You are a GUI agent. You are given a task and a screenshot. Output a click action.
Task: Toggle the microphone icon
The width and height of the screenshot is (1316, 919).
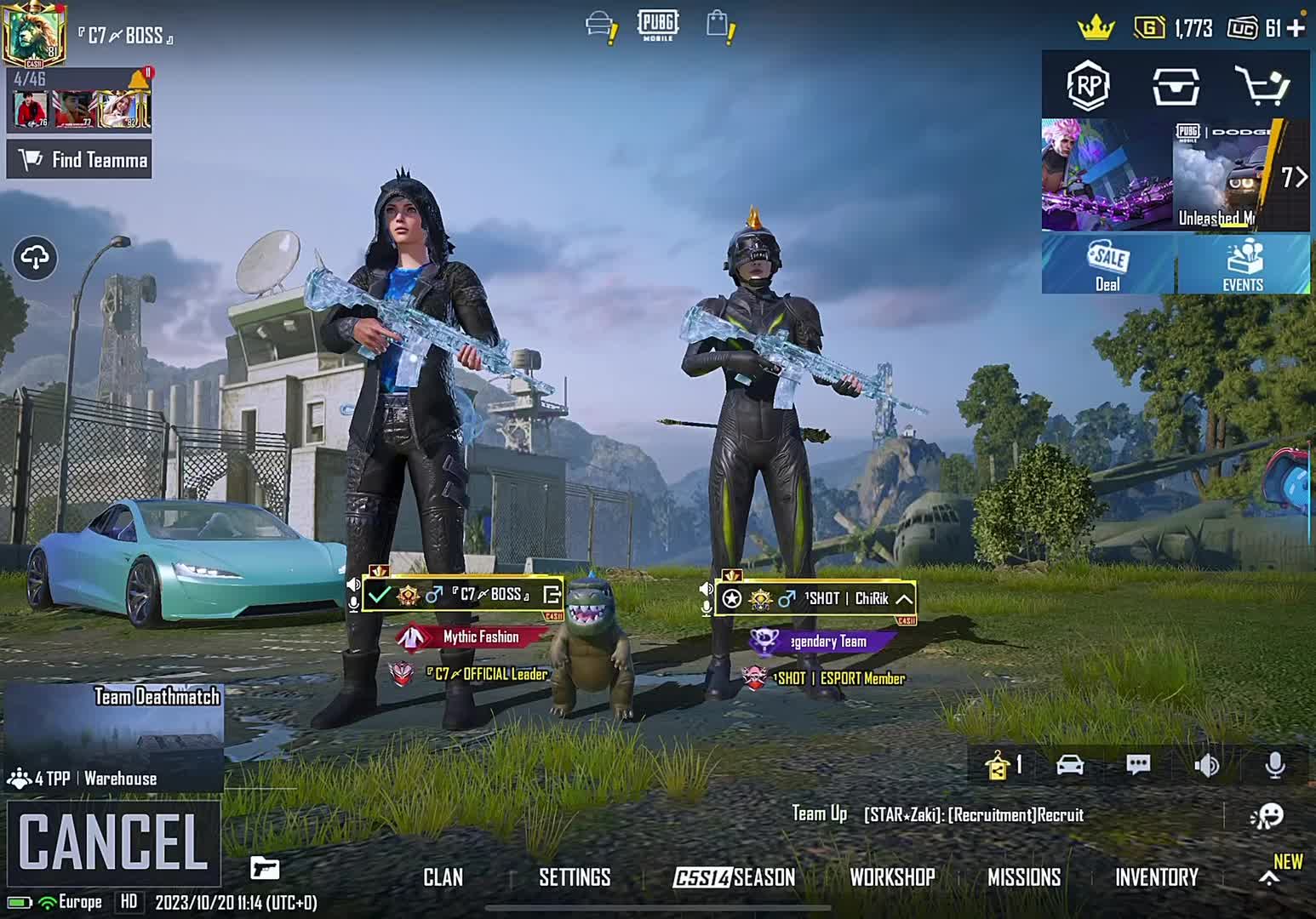[1274, 765]
